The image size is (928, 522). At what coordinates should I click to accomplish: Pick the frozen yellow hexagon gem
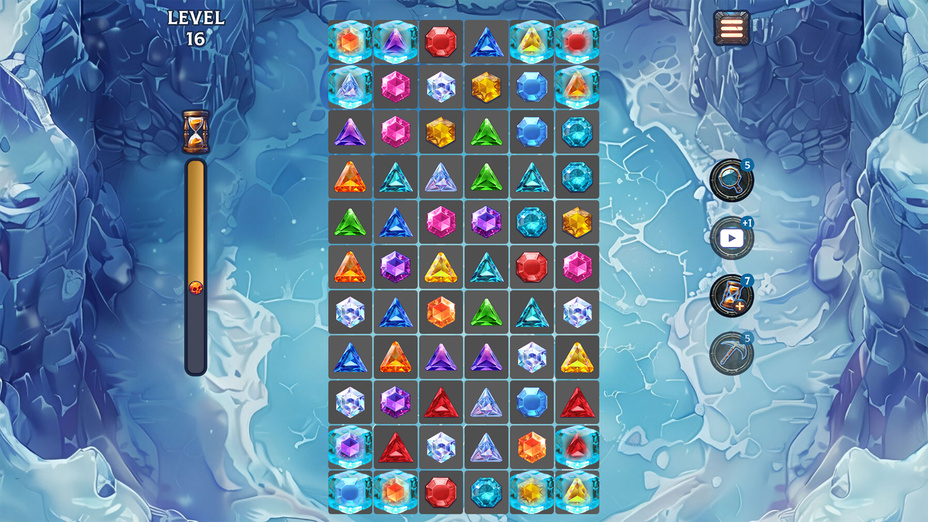coord(532,492)
